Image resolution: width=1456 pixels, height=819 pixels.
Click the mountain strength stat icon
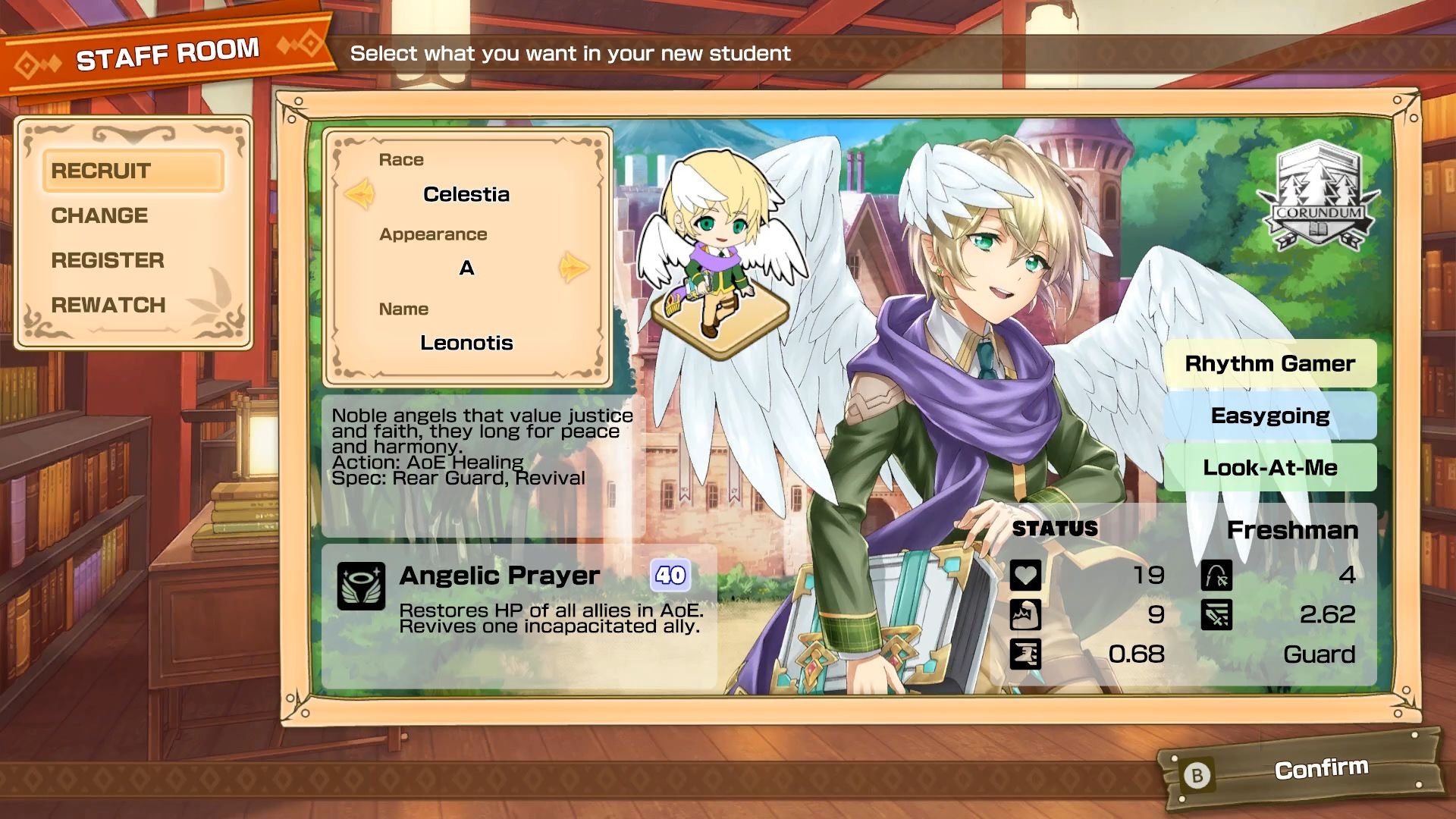point(1026,616)
